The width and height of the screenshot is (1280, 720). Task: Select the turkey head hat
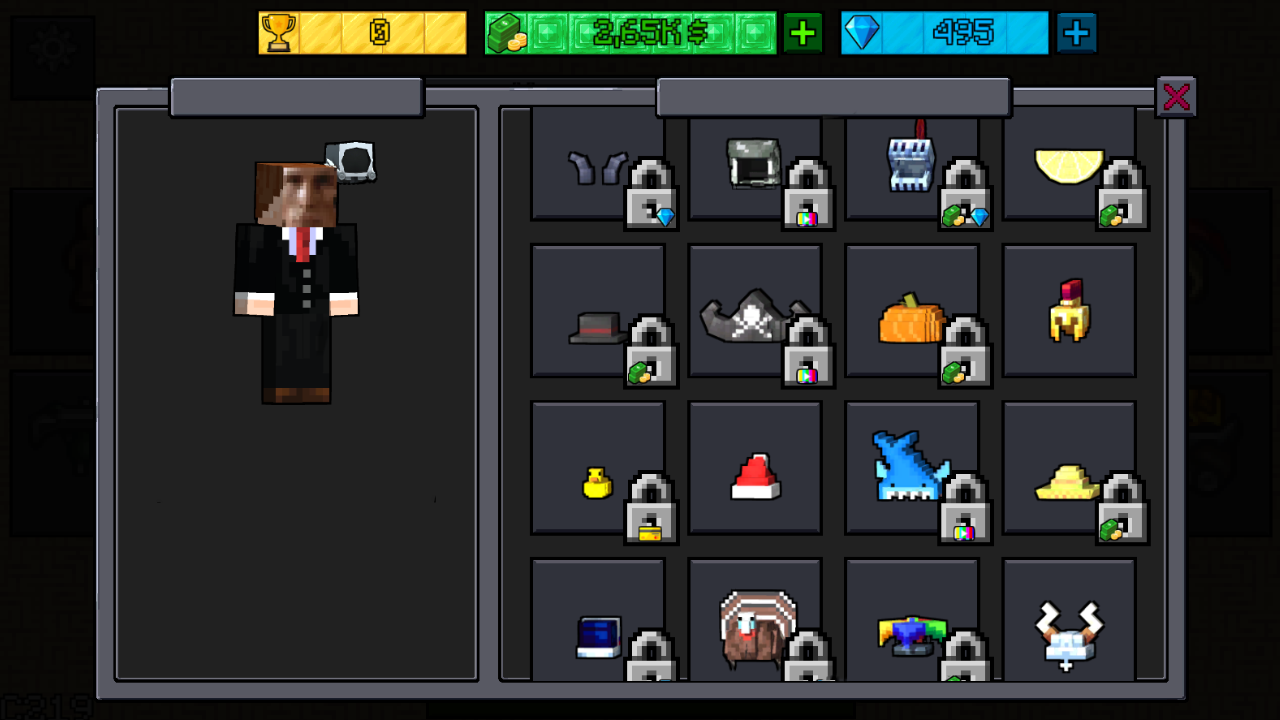click(x=755, y=625)
